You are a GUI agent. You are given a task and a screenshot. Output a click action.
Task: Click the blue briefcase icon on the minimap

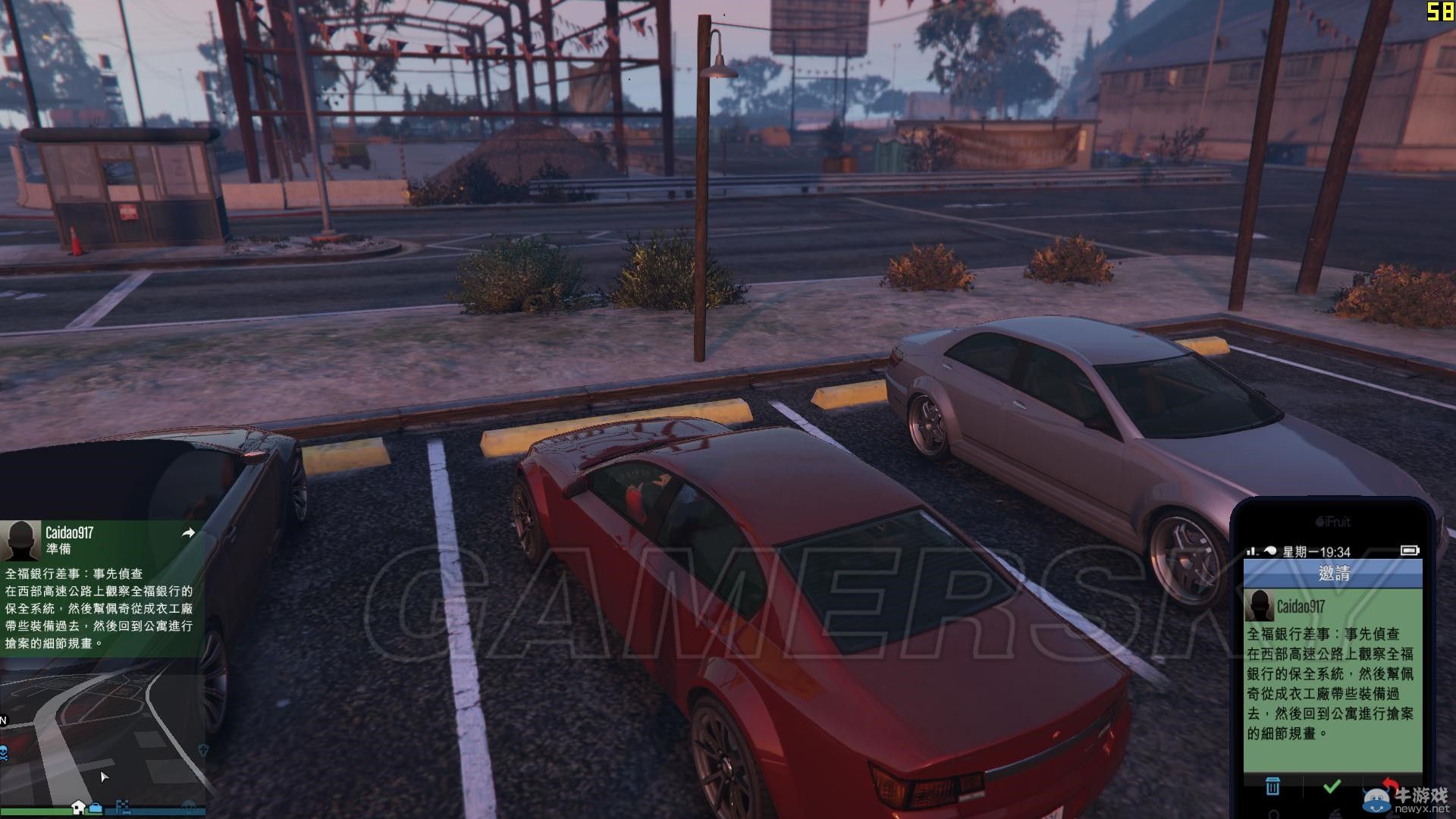(96, 808)
